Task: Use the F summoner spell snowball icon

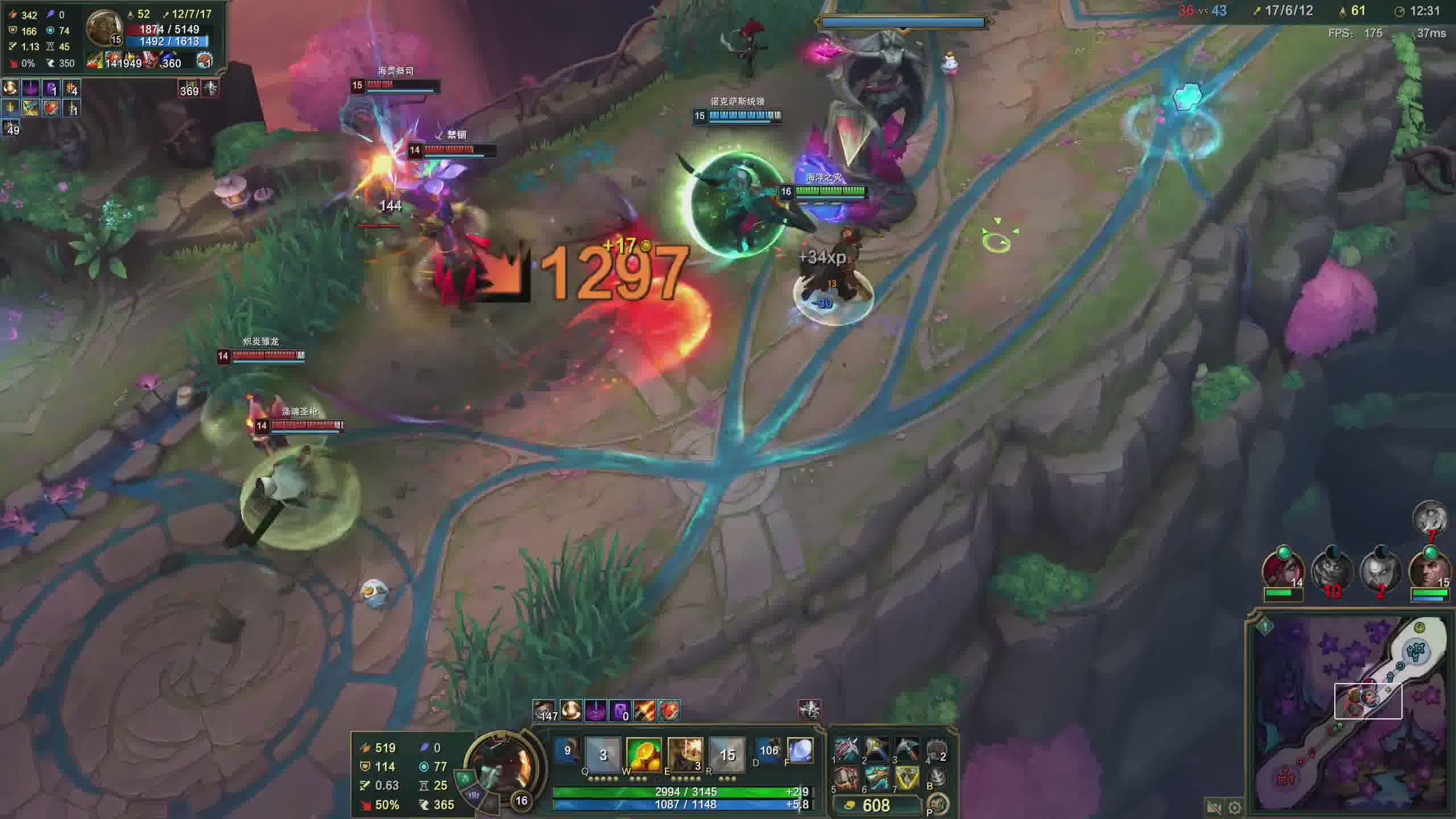Action: coord(800,750)
